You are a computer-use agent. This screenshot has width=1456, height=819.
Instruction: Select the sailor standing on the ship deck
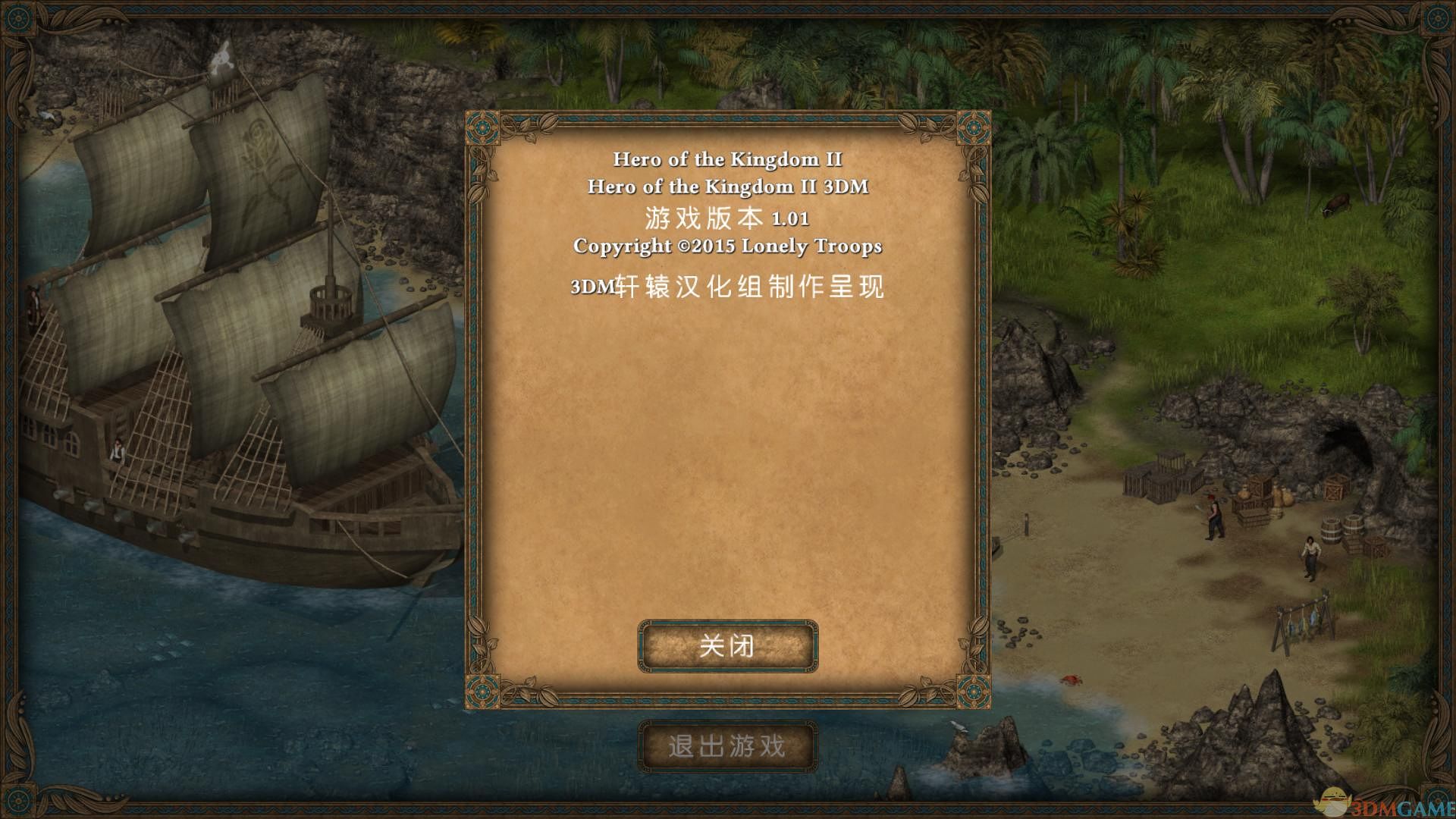pyautogui.click(x=118, y=449)
